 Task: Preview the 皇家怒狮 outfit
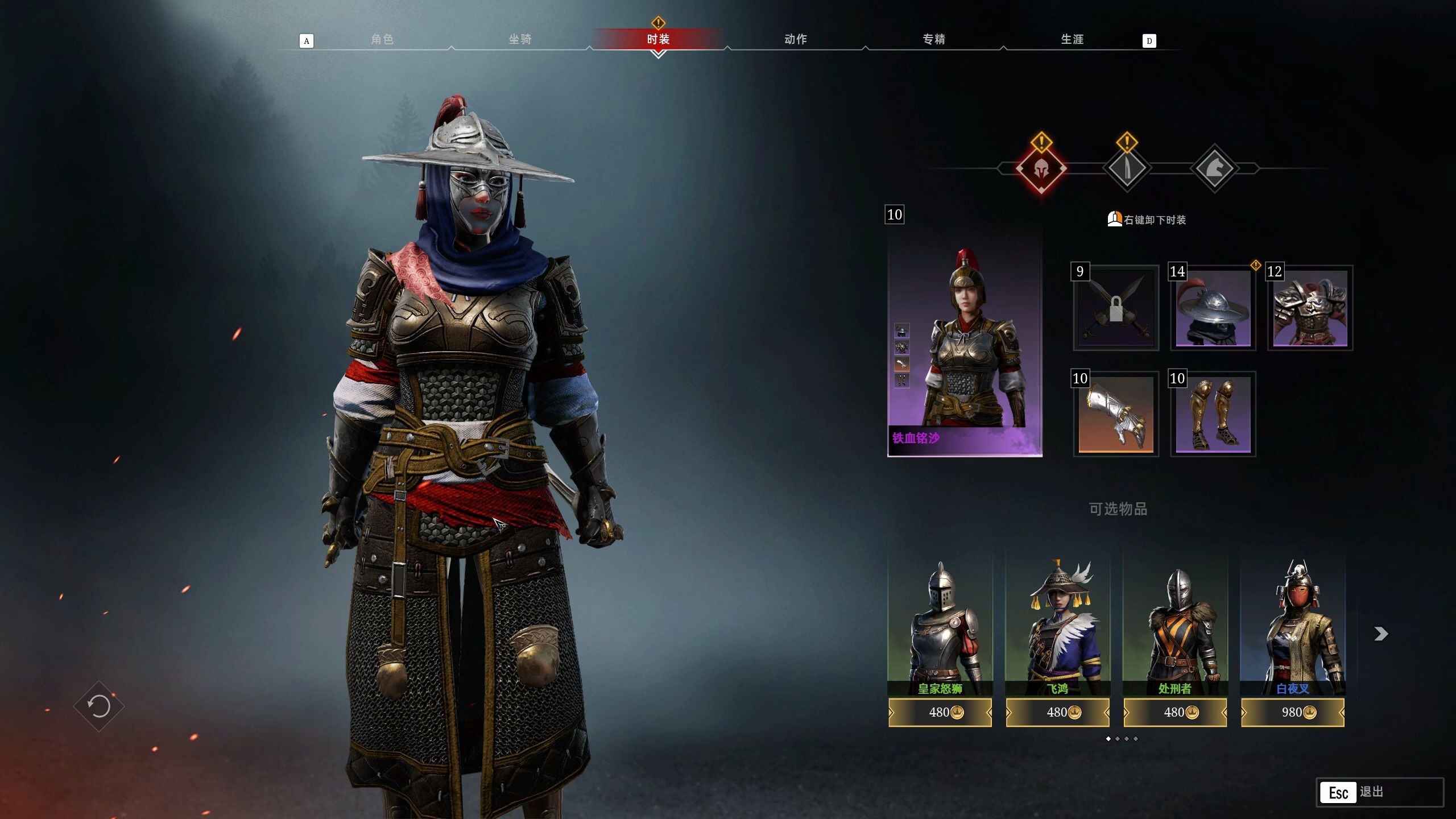coord(940,626)
